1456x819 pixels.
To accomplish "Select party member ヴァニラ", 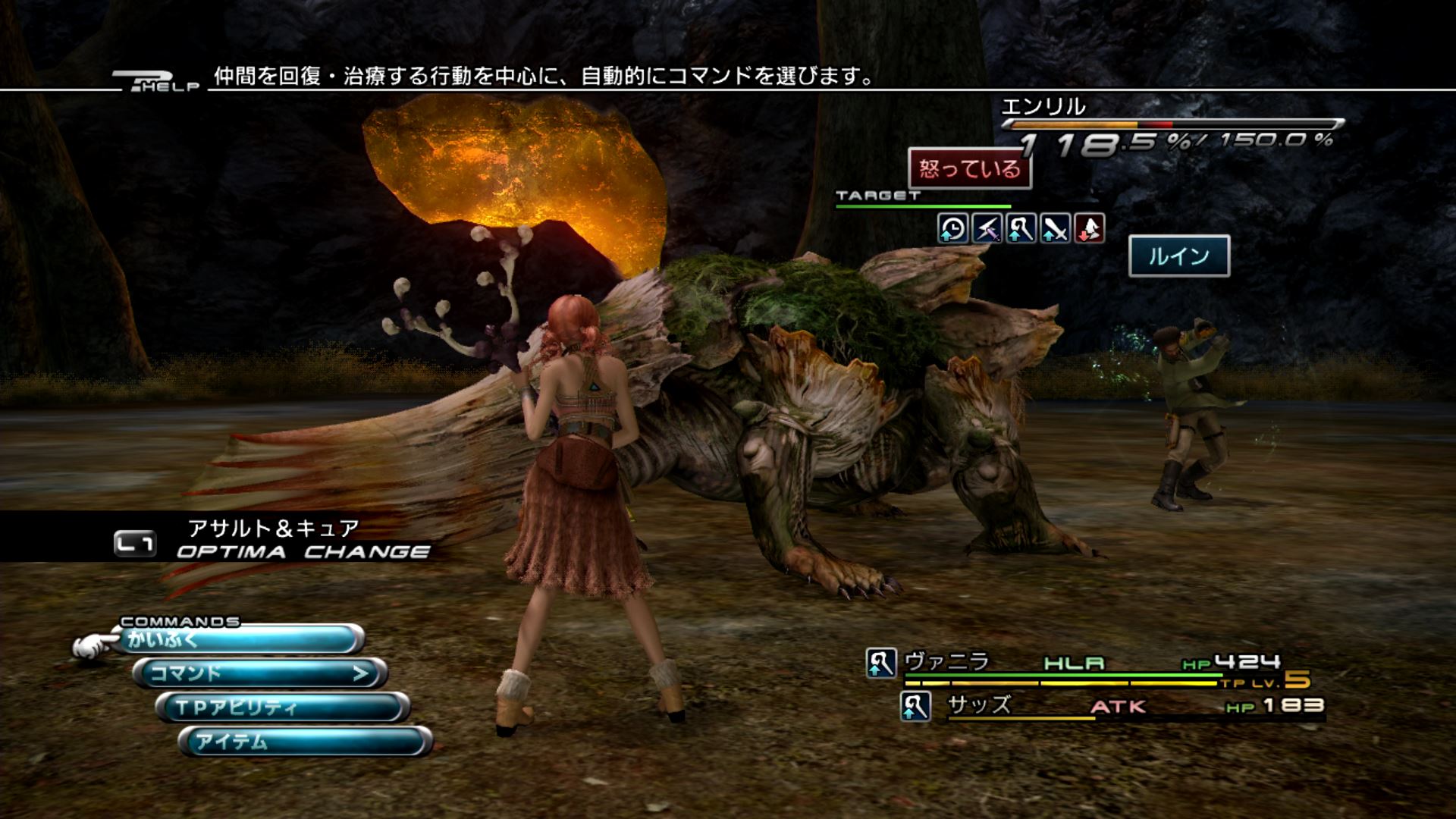I will (x=947, y=662).
